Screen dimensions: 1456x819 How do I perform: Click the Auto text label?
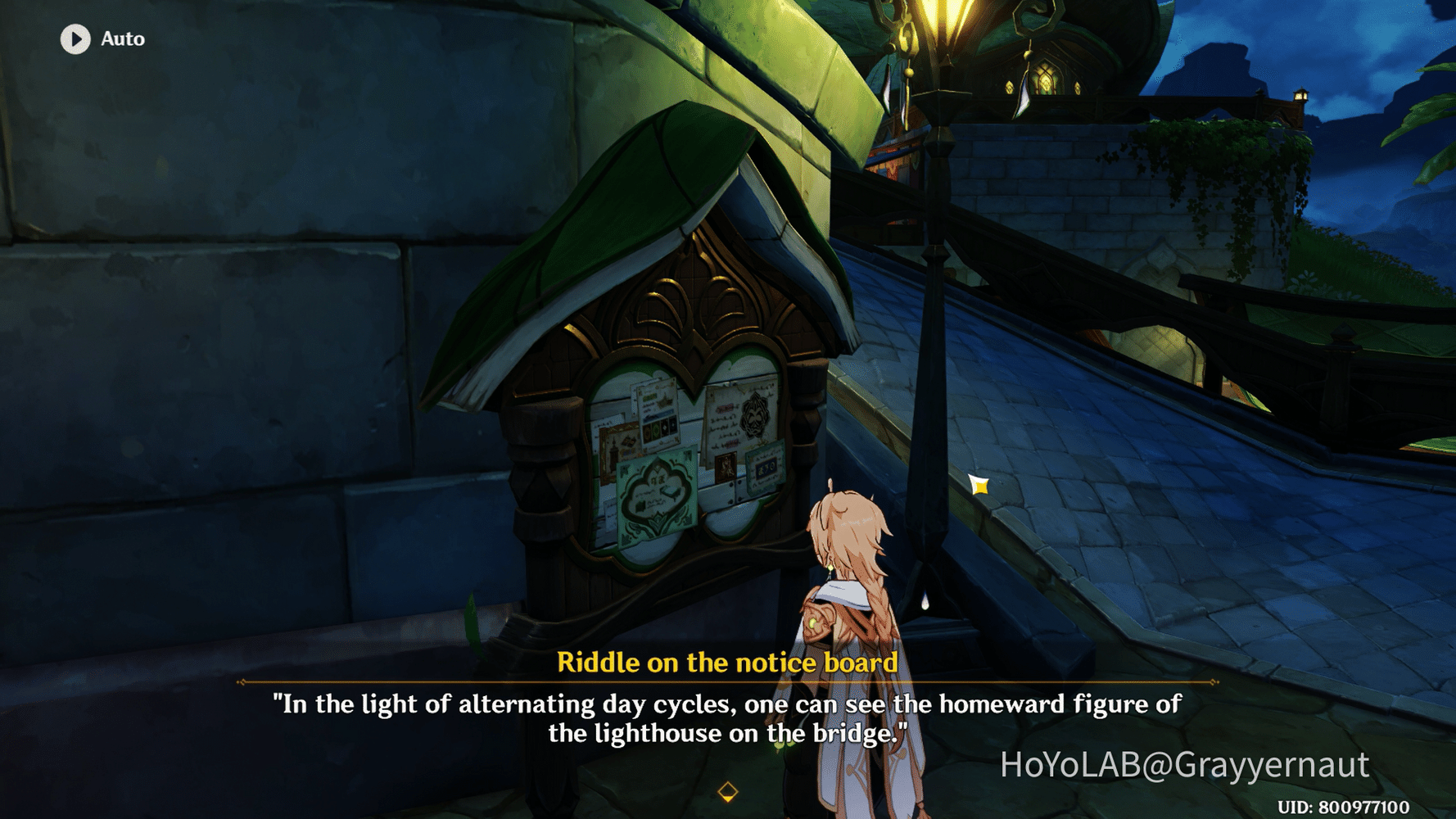[x=121, y=38]
